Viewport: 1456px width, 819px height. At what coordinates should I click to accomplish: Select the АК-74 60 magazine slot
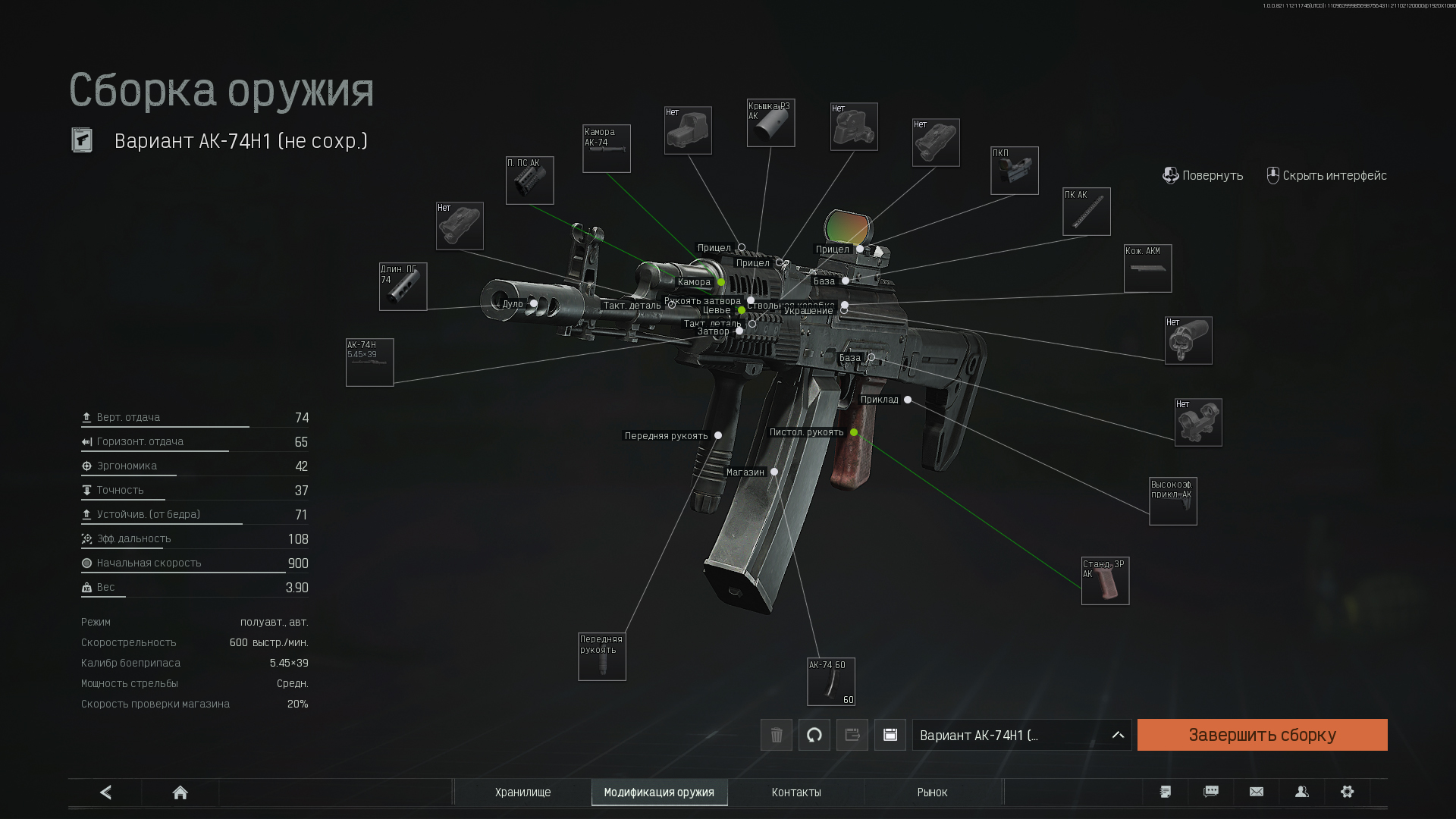click(831, 682)
